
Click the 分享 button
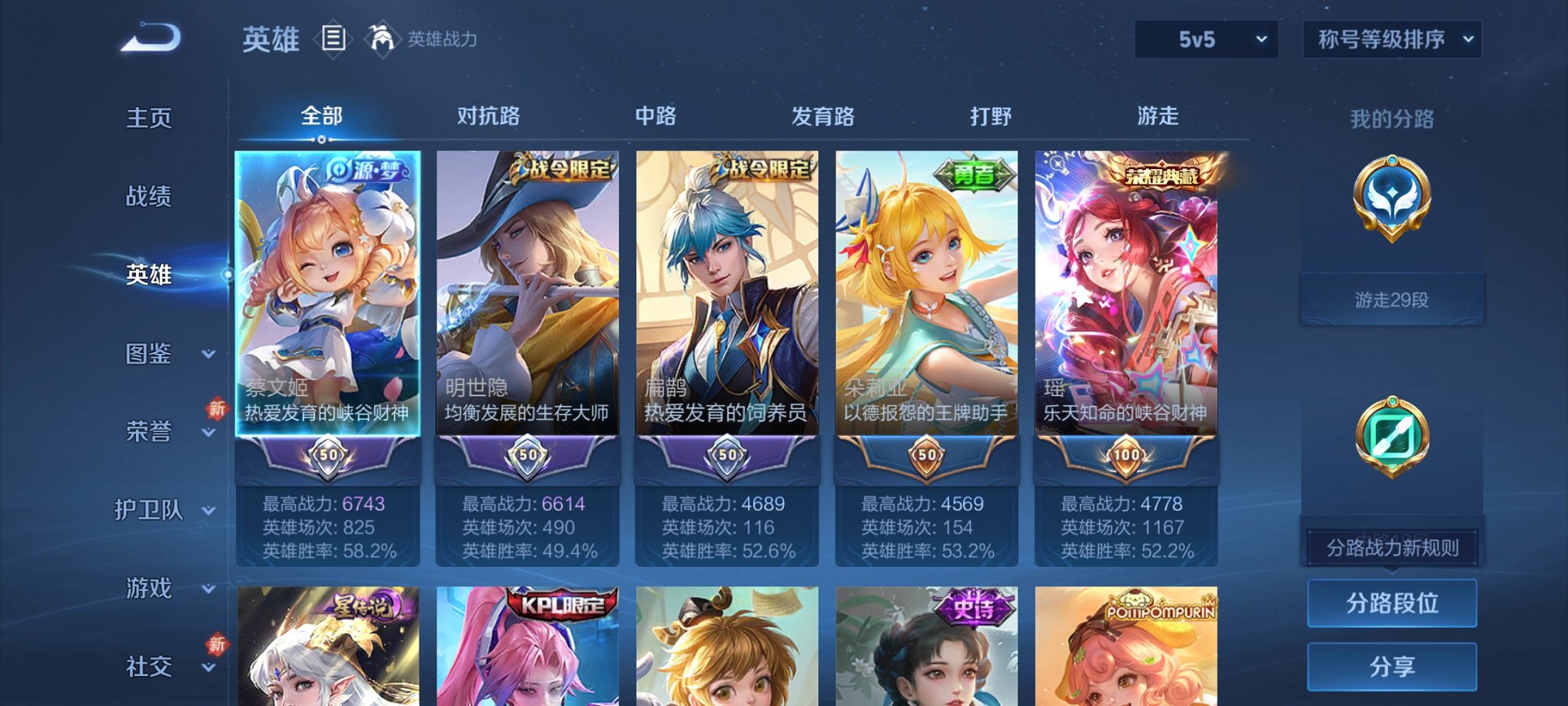click(x=1391, y=666)
